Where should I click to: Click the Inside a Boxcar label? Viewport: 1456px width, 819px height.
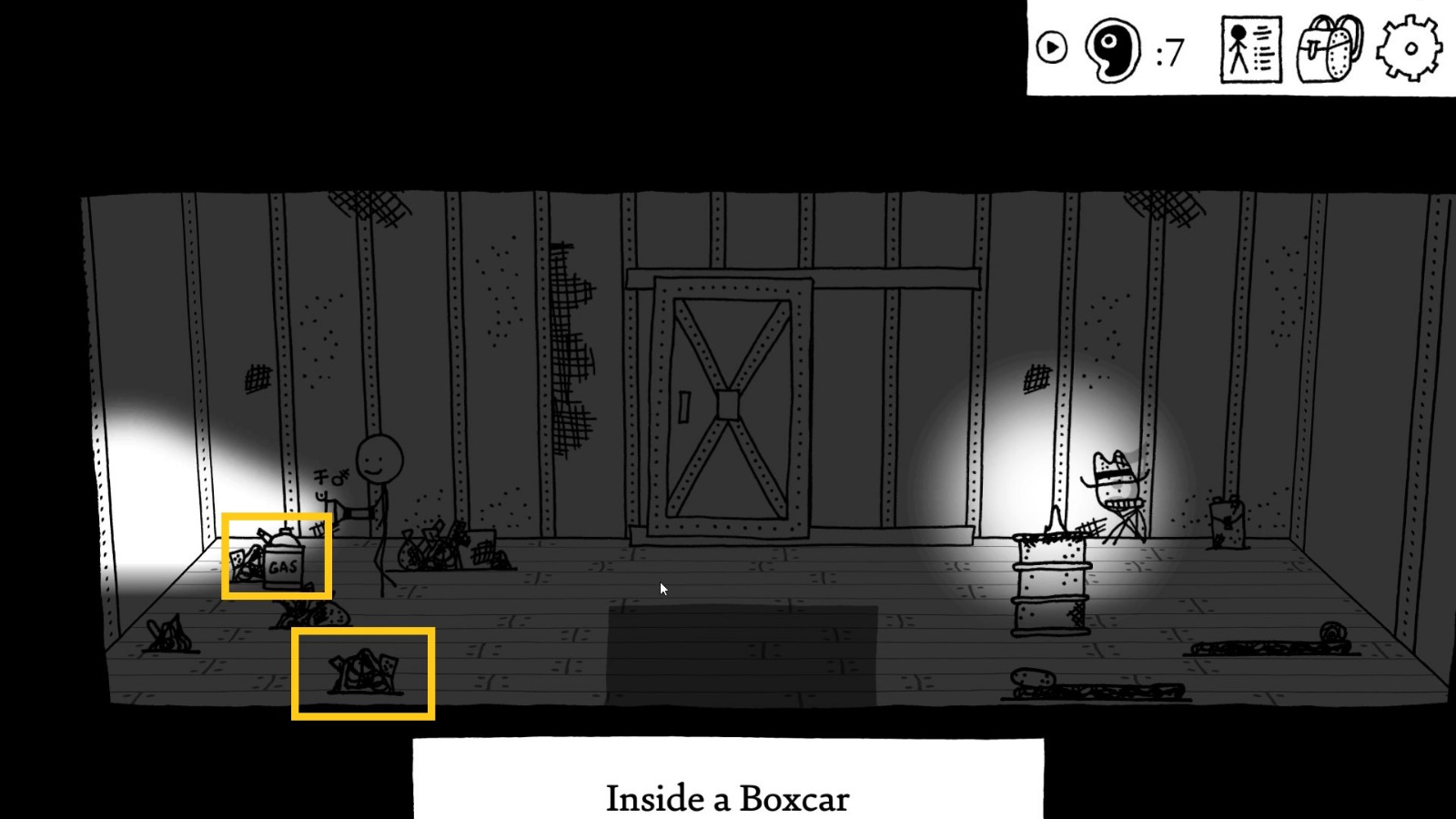tap(728, 797)
